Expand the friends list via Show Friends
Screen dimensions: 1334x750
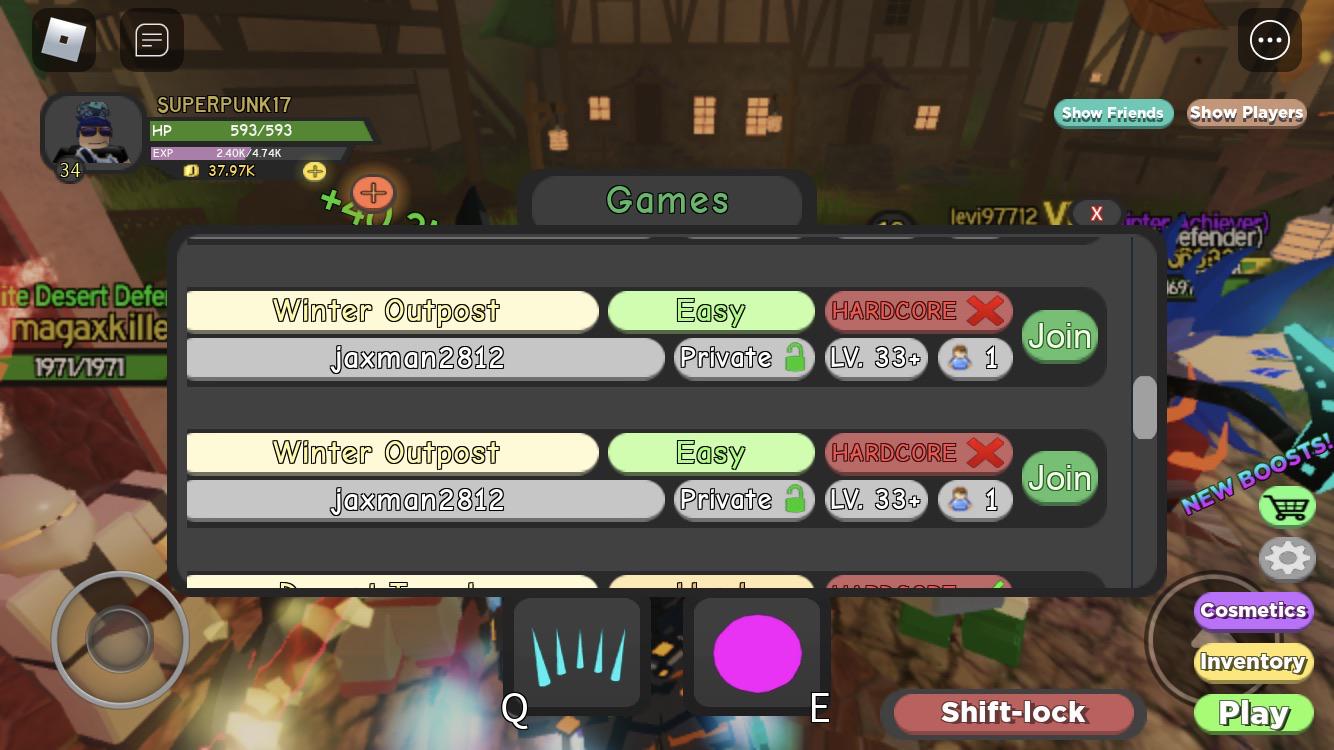tap(1113, 113)
